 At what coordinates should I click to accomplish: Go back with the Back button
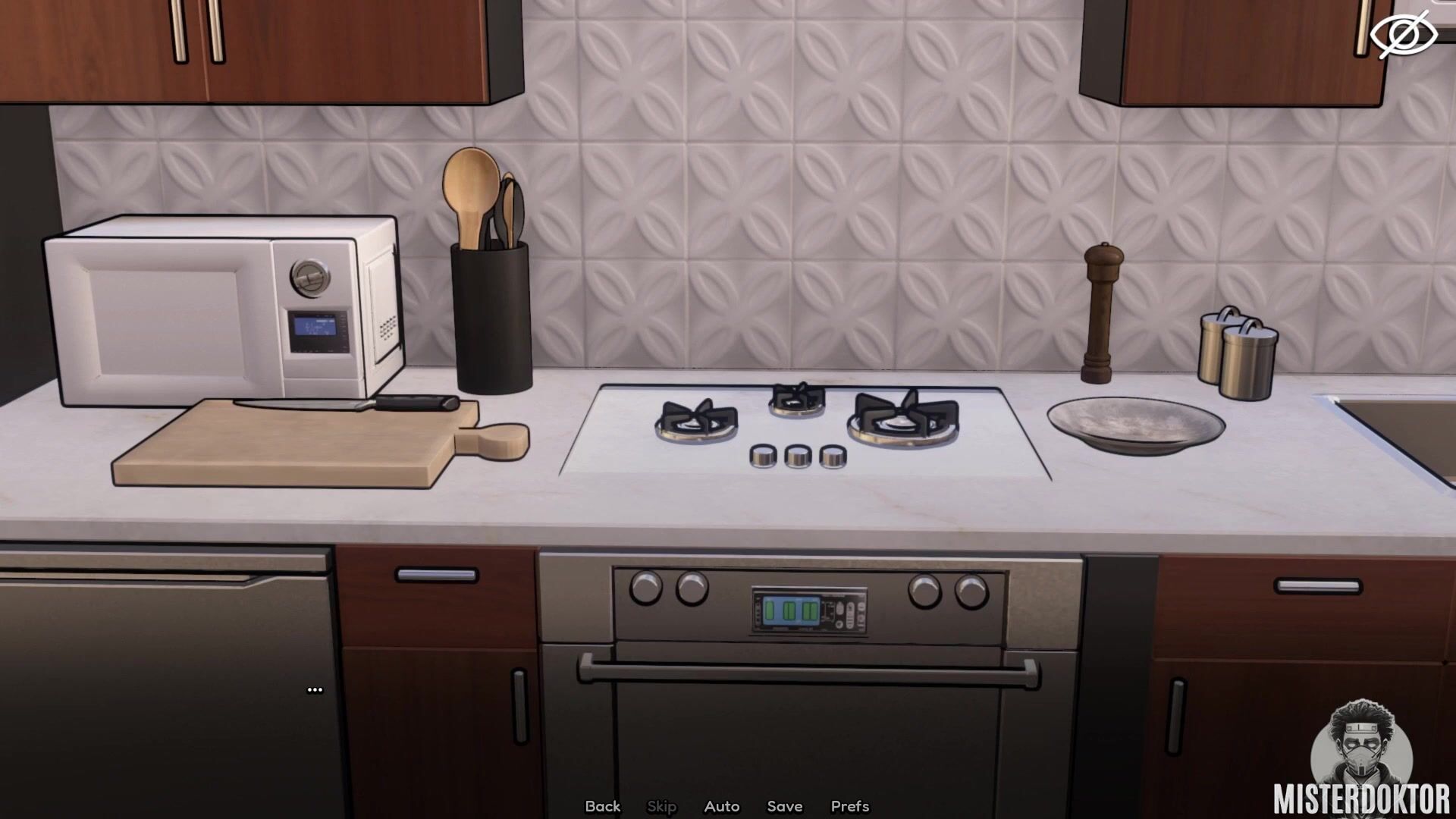pyautogui.click(x=602, y=806)
